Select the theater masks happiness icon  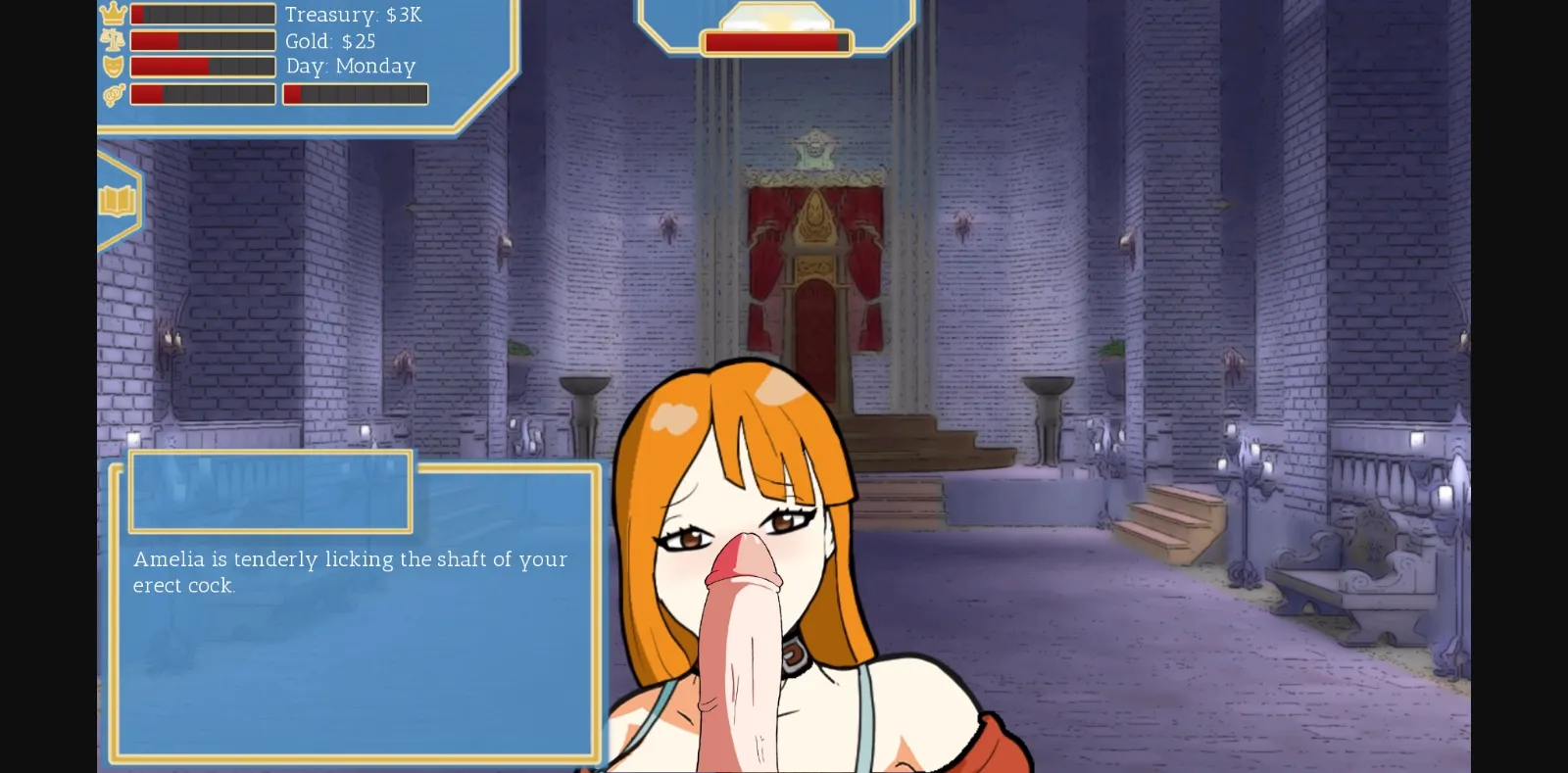[115, 67]
